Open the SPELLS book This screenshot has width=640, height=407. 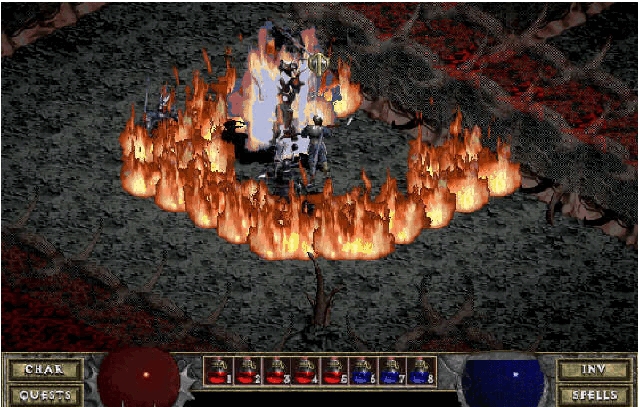point(594,394)
